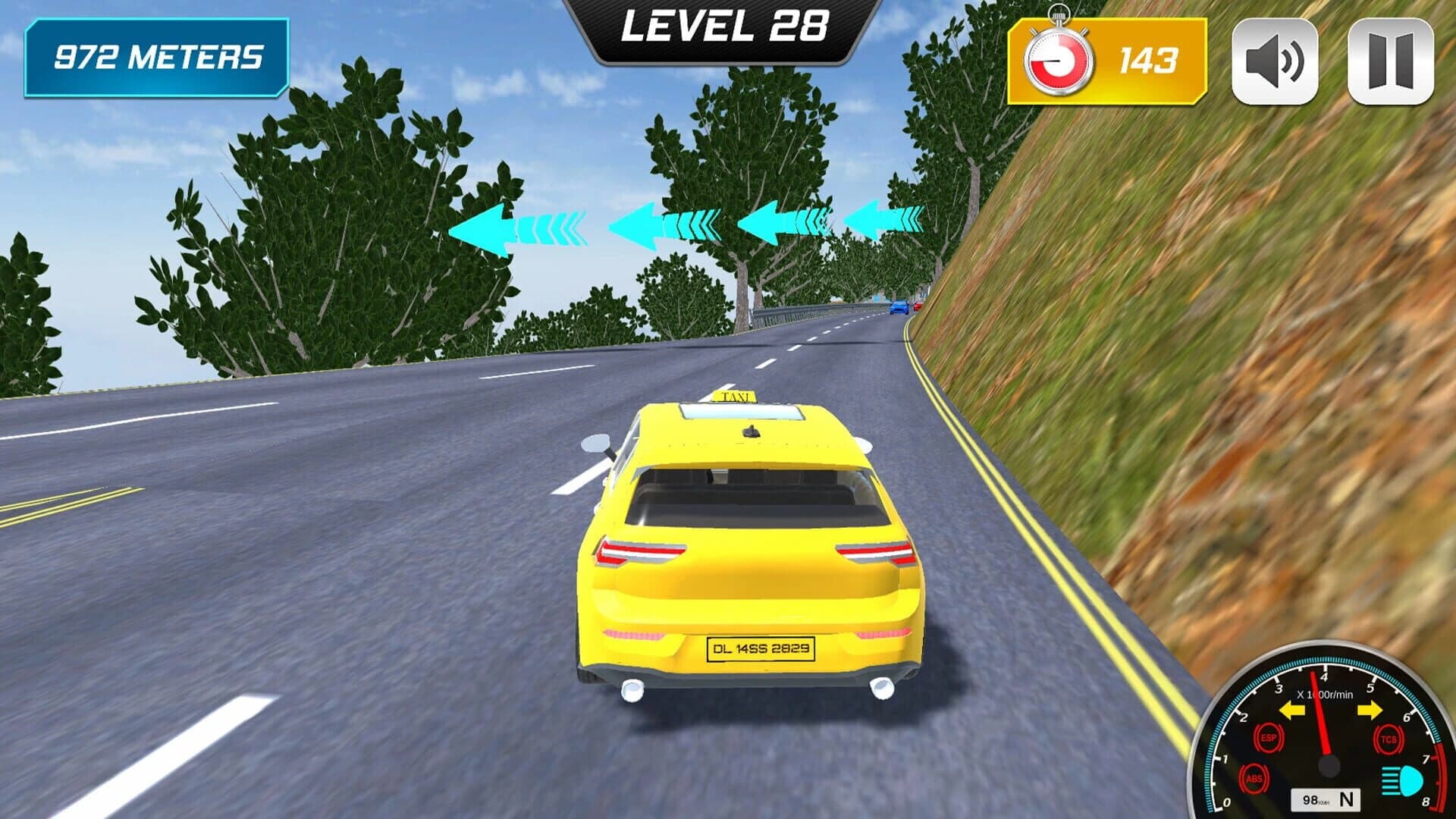Click the red speedometer needle
This screenshot has width=1456, height=819.
tap(1319, 716)
